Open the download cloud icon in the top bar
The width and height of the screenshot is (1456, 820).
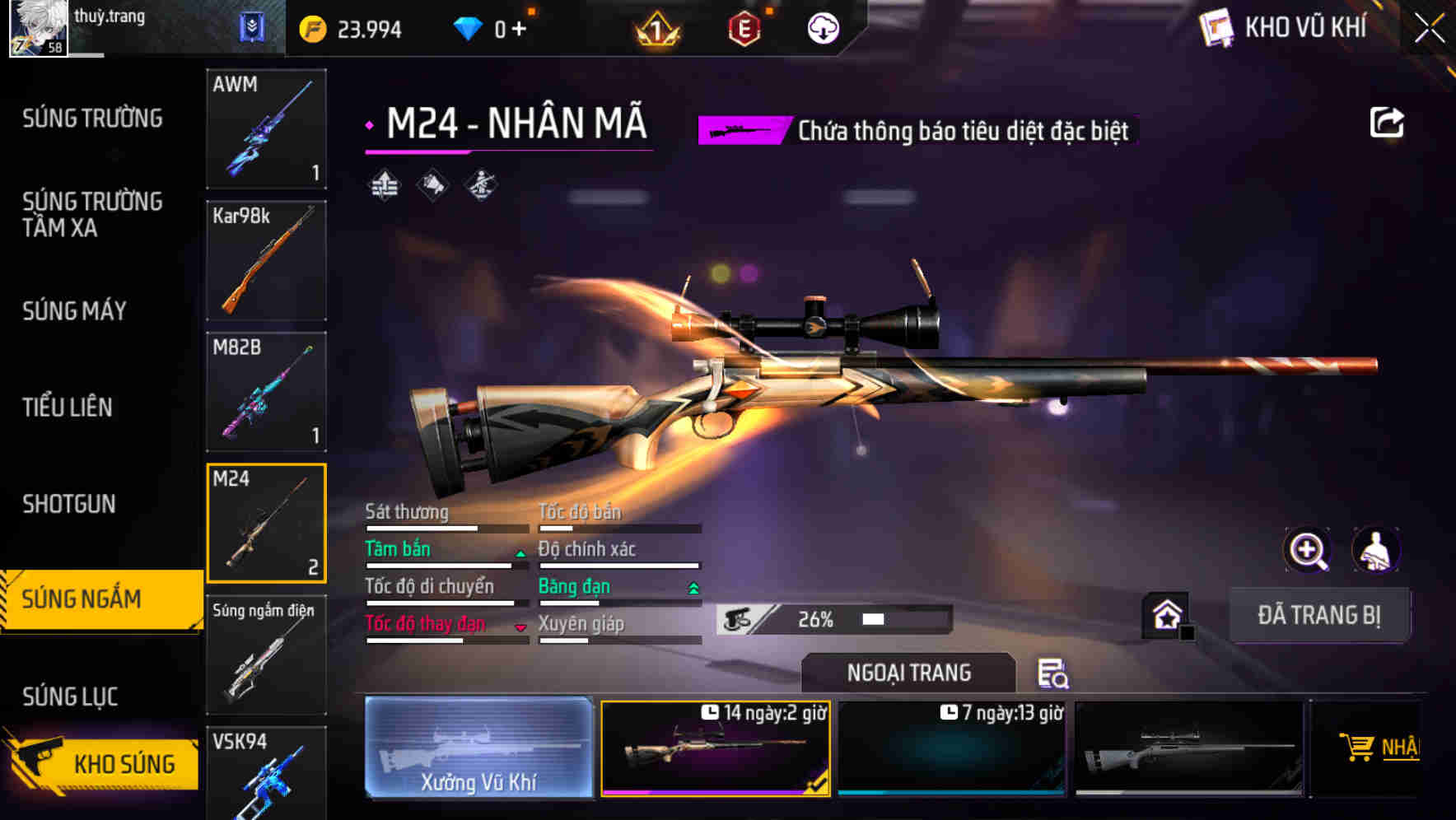[x=820, y=26]
